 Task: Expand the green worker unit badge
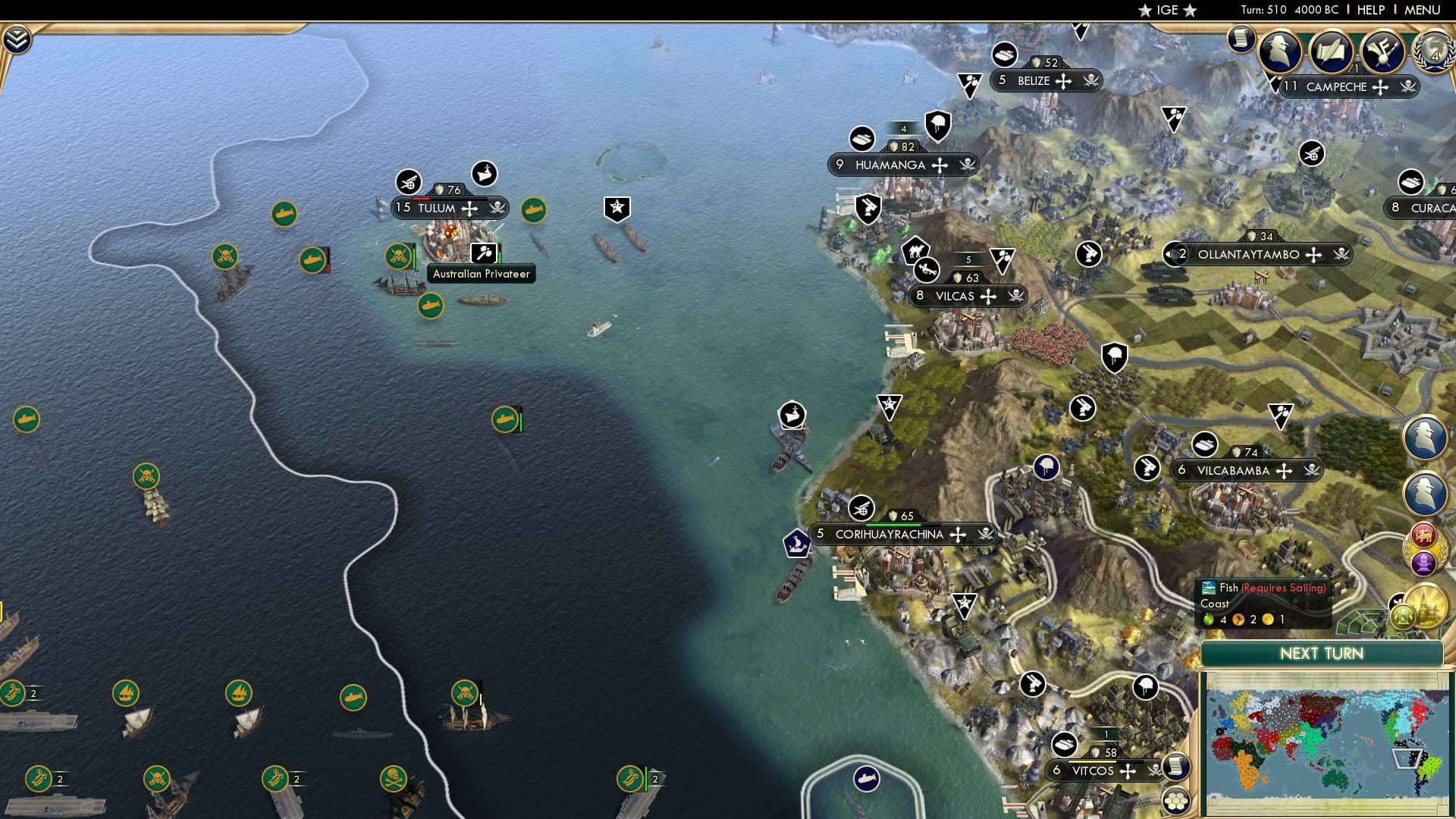pos(1403,614)
